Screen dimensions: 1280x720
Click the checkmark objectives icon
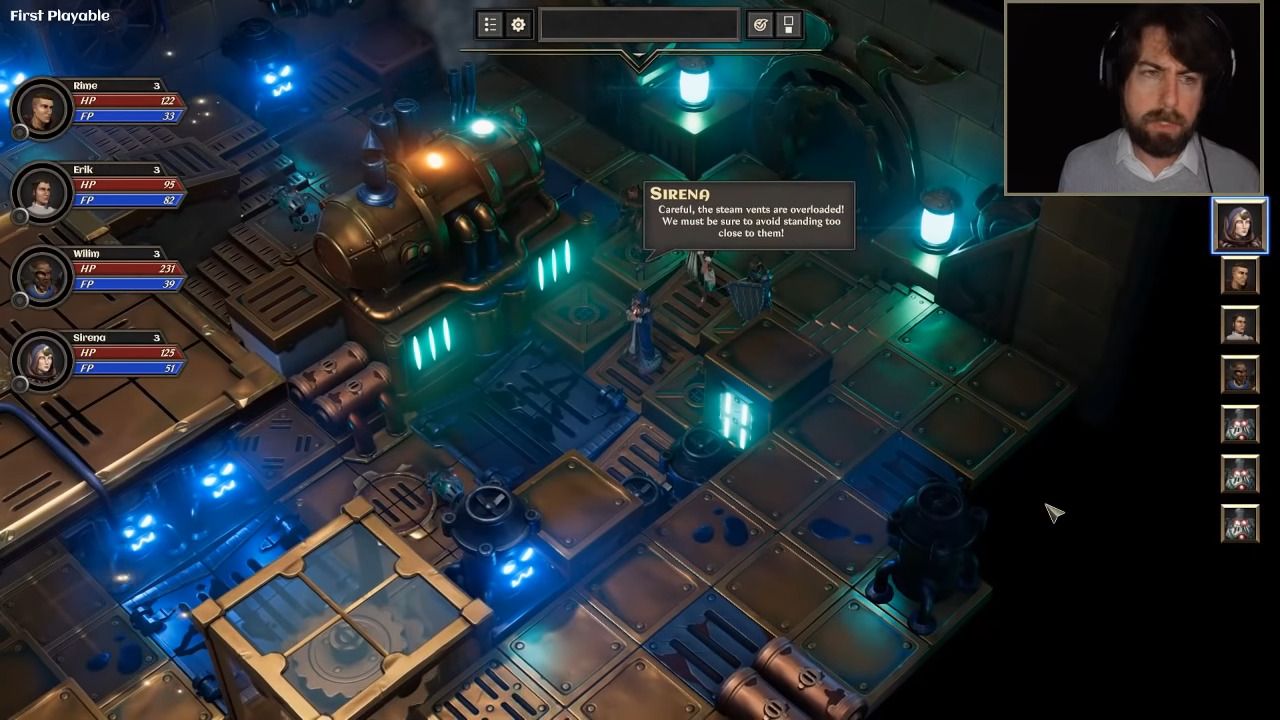760,25
